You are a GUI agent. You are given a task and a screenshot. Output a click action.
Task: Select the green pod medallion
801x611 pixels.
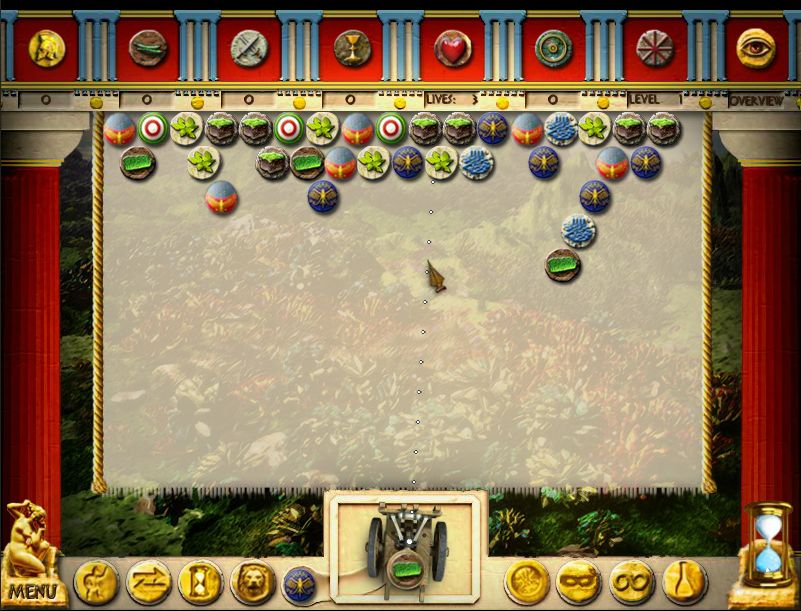point(148,46)
